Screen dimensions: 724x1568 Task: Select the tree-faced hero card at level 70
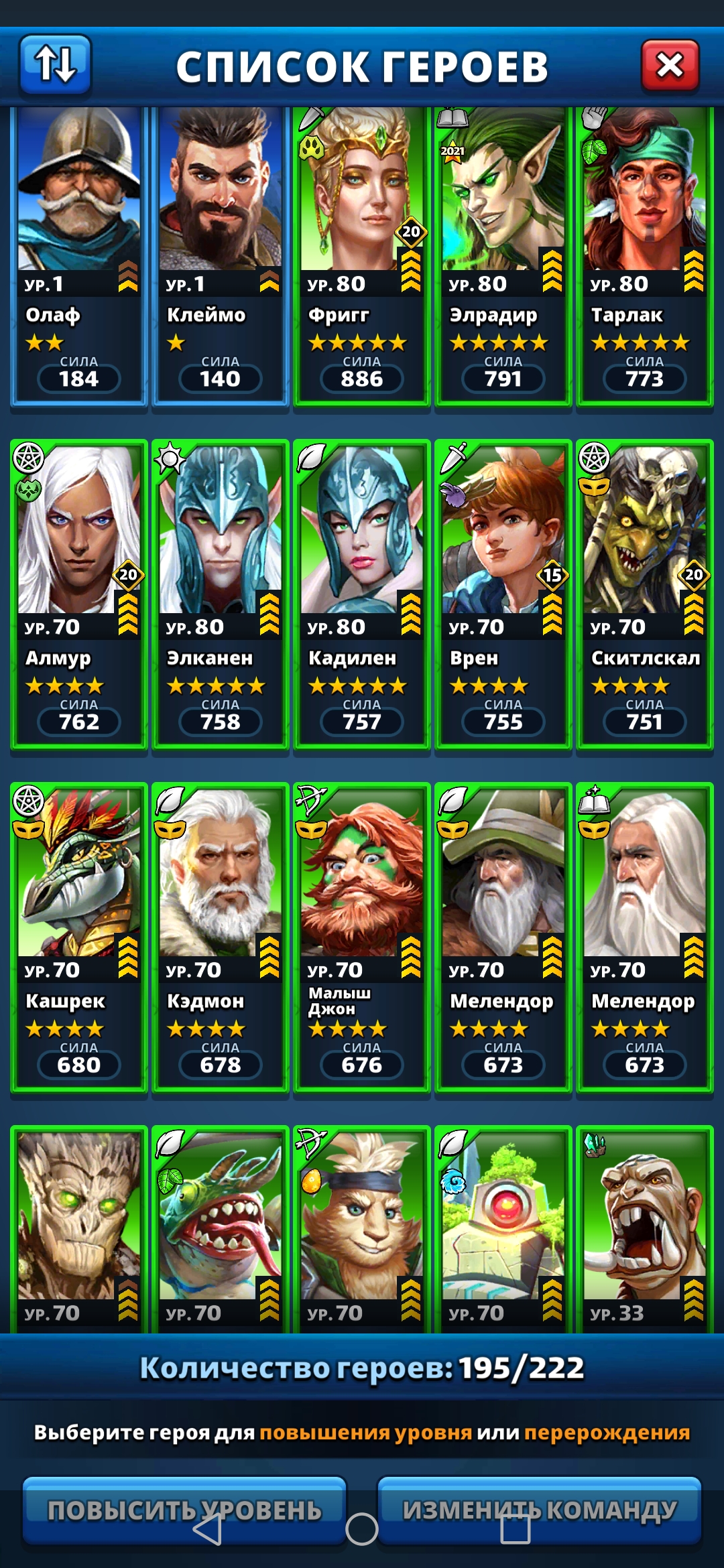pos(79,1228)
